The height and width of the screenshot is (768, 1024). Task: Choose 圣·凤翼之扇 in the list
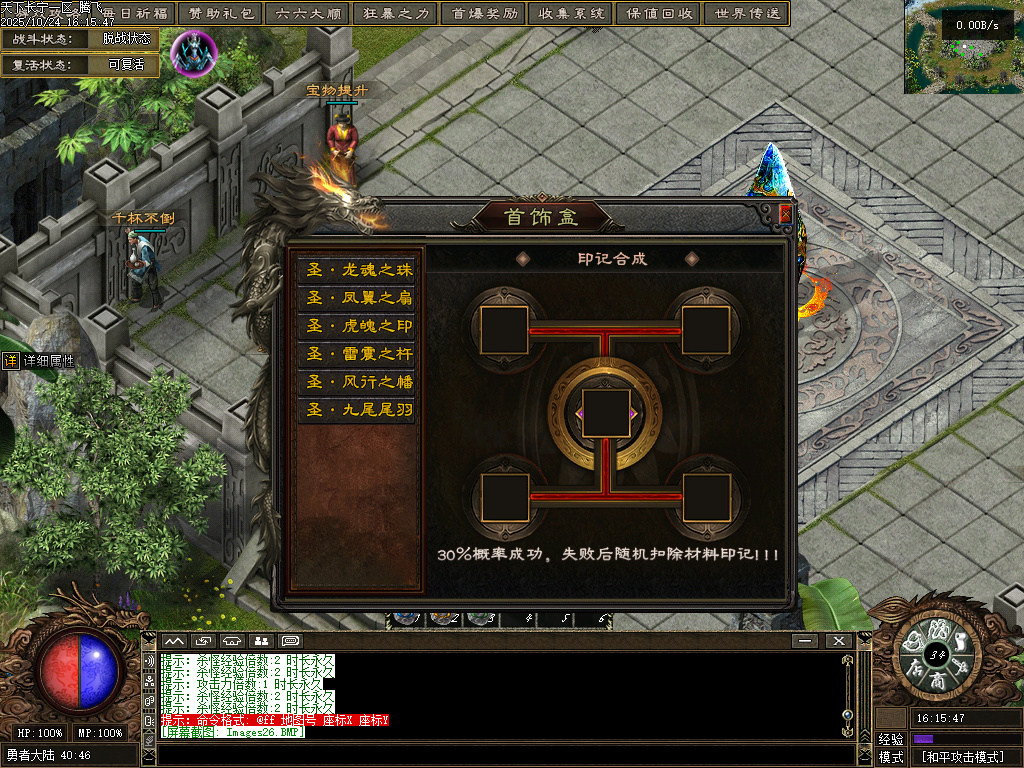[x=357, y=298]
